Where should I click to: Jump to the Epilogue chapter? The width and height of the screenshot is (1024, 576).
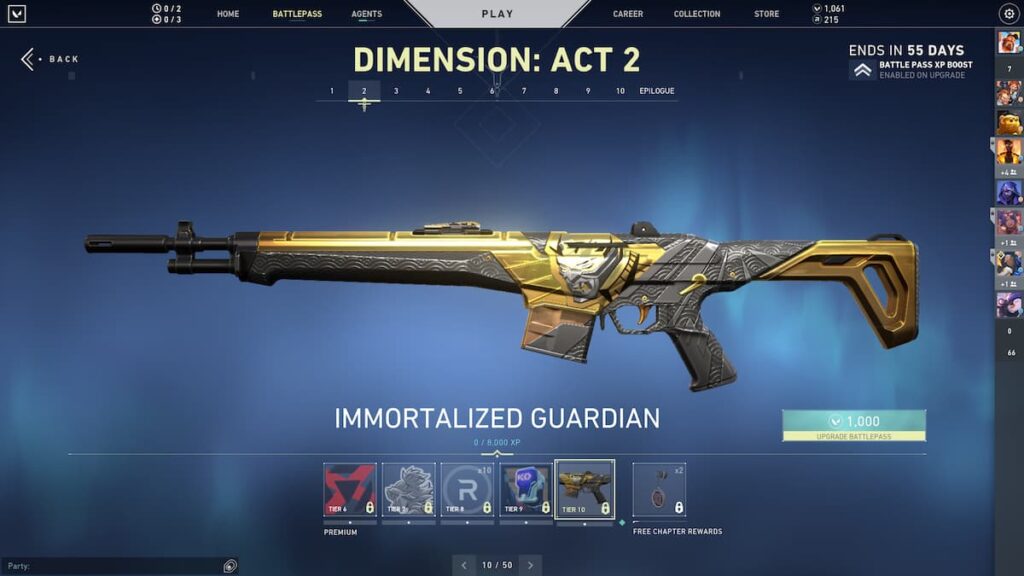(x=657, y=91)
